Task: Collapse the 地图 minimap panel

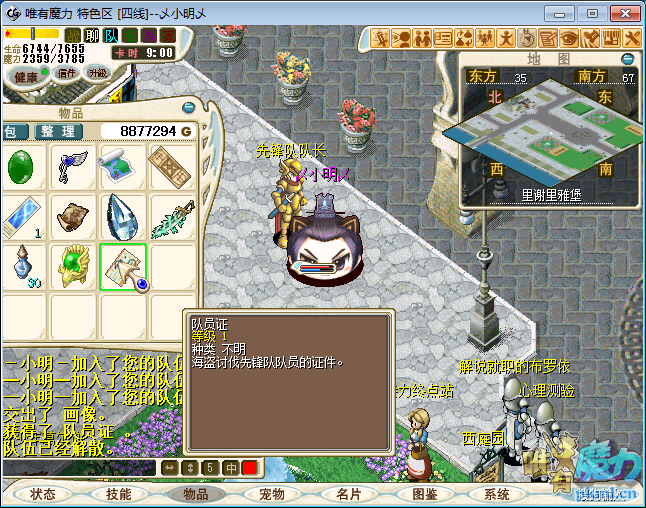Action: click(x=628, y=60)
